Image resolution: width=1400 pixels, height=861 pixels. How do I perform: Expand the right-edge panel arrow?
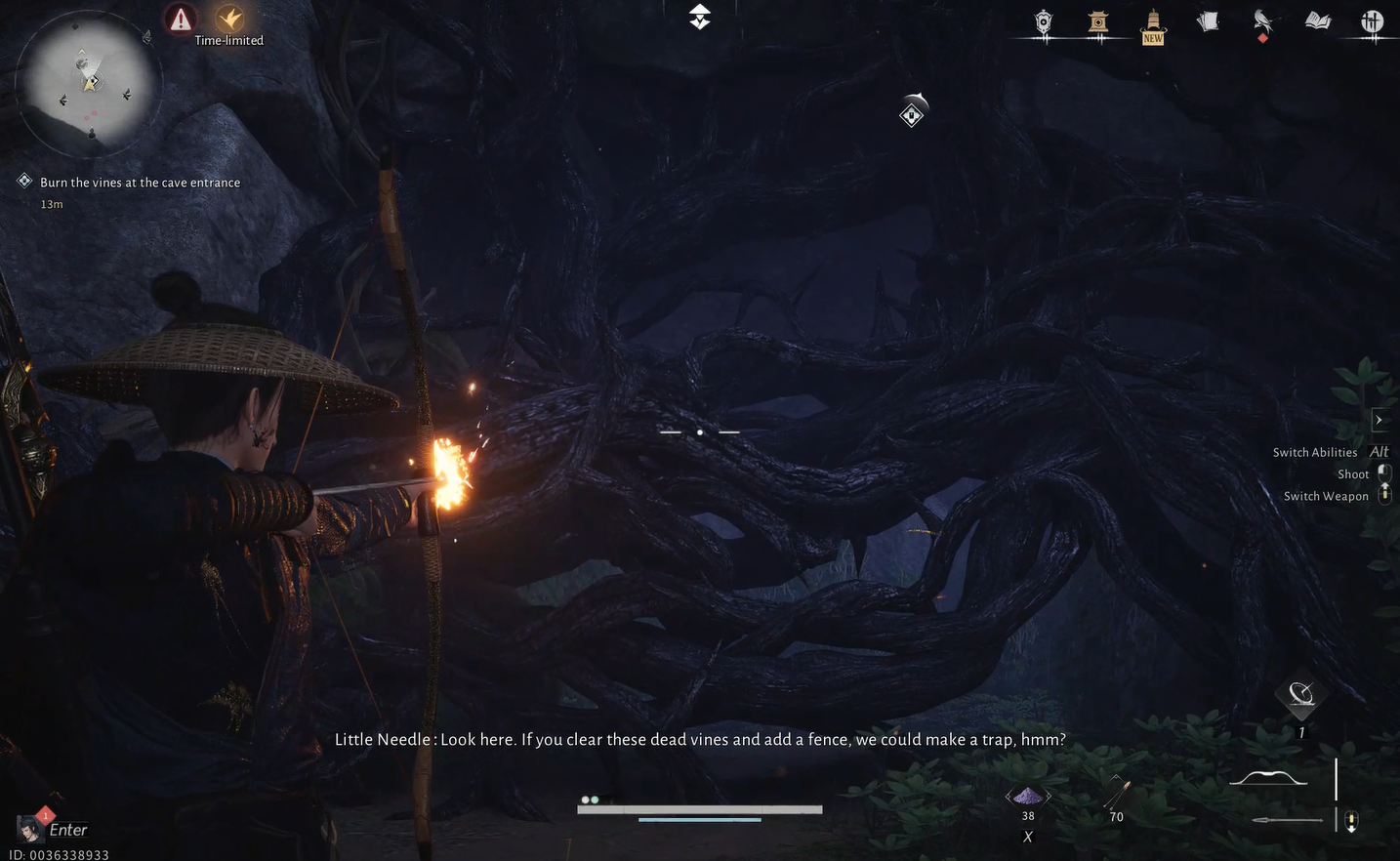[x=1380, y=419]
